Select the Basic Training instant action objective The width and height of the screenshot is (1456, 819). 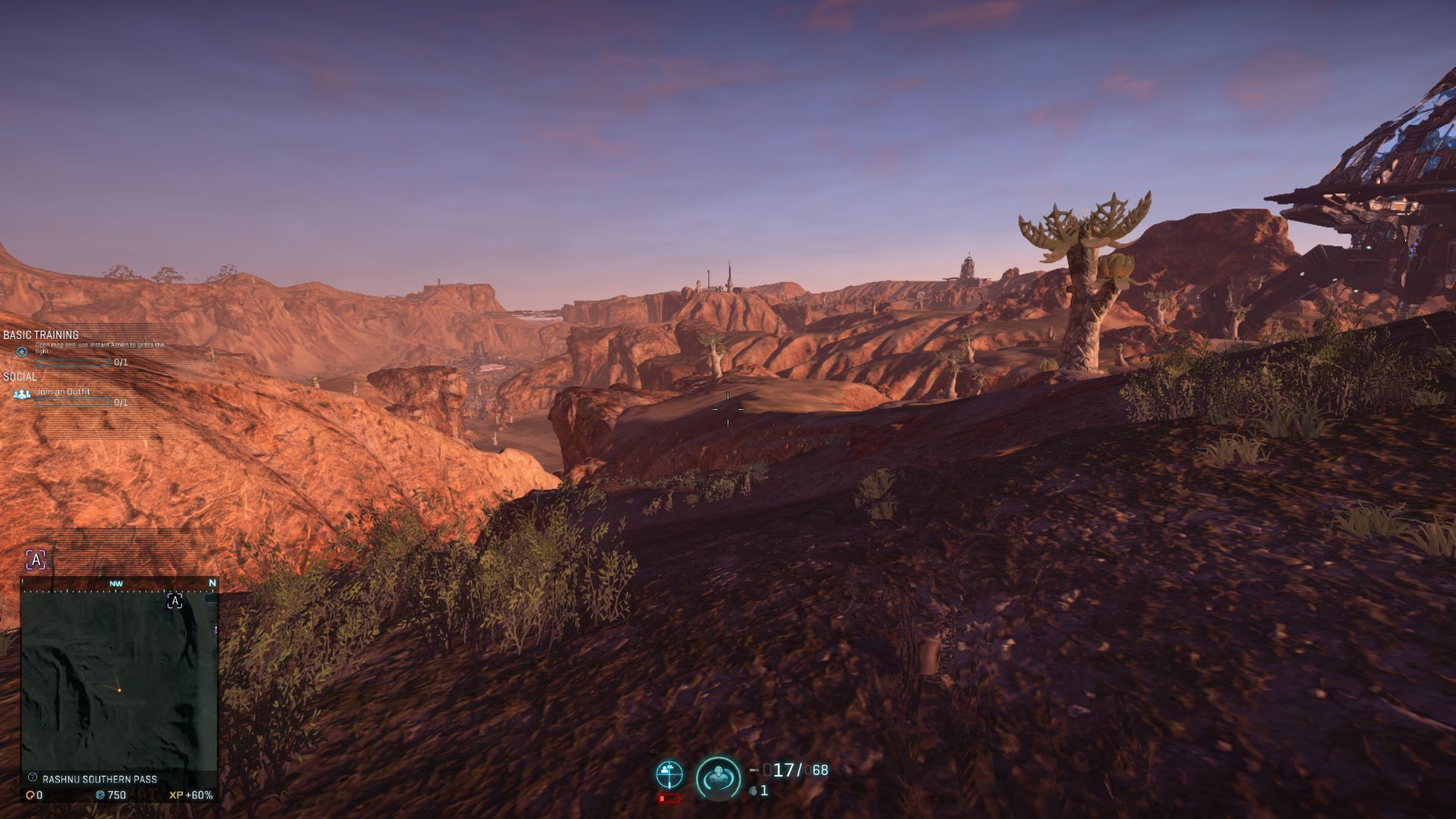(x=99, y=348)
